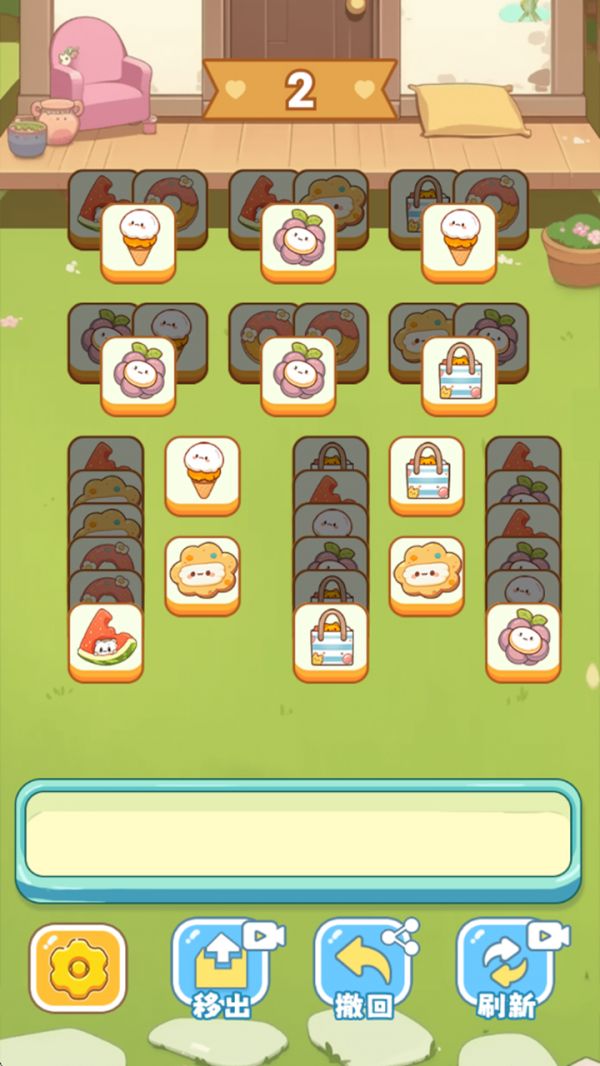
Task: Undo the last move with 撤回
Action: click(362, 967)
